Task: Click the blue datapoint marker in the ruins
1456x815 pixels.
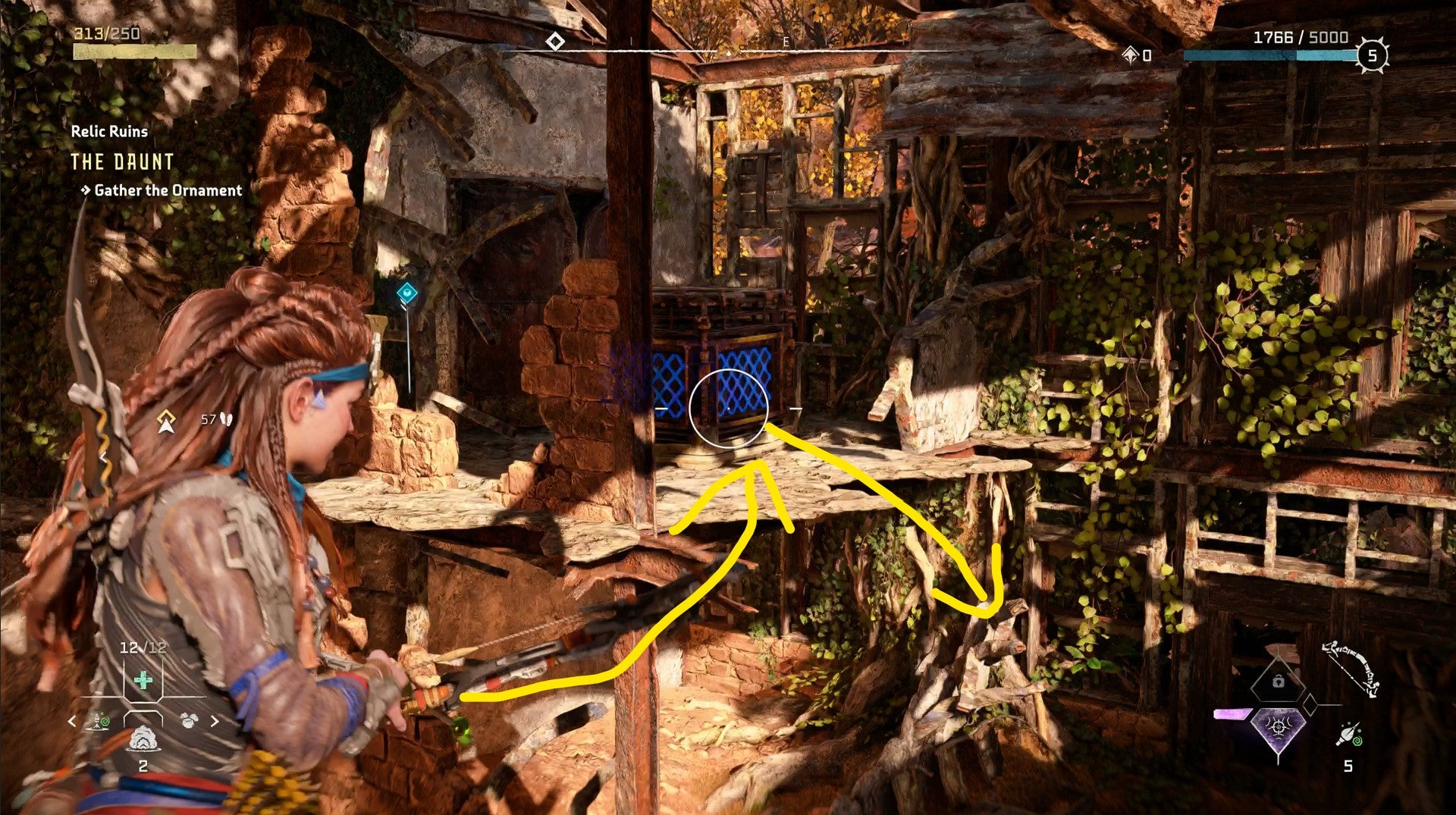Action: click(406, 290)
